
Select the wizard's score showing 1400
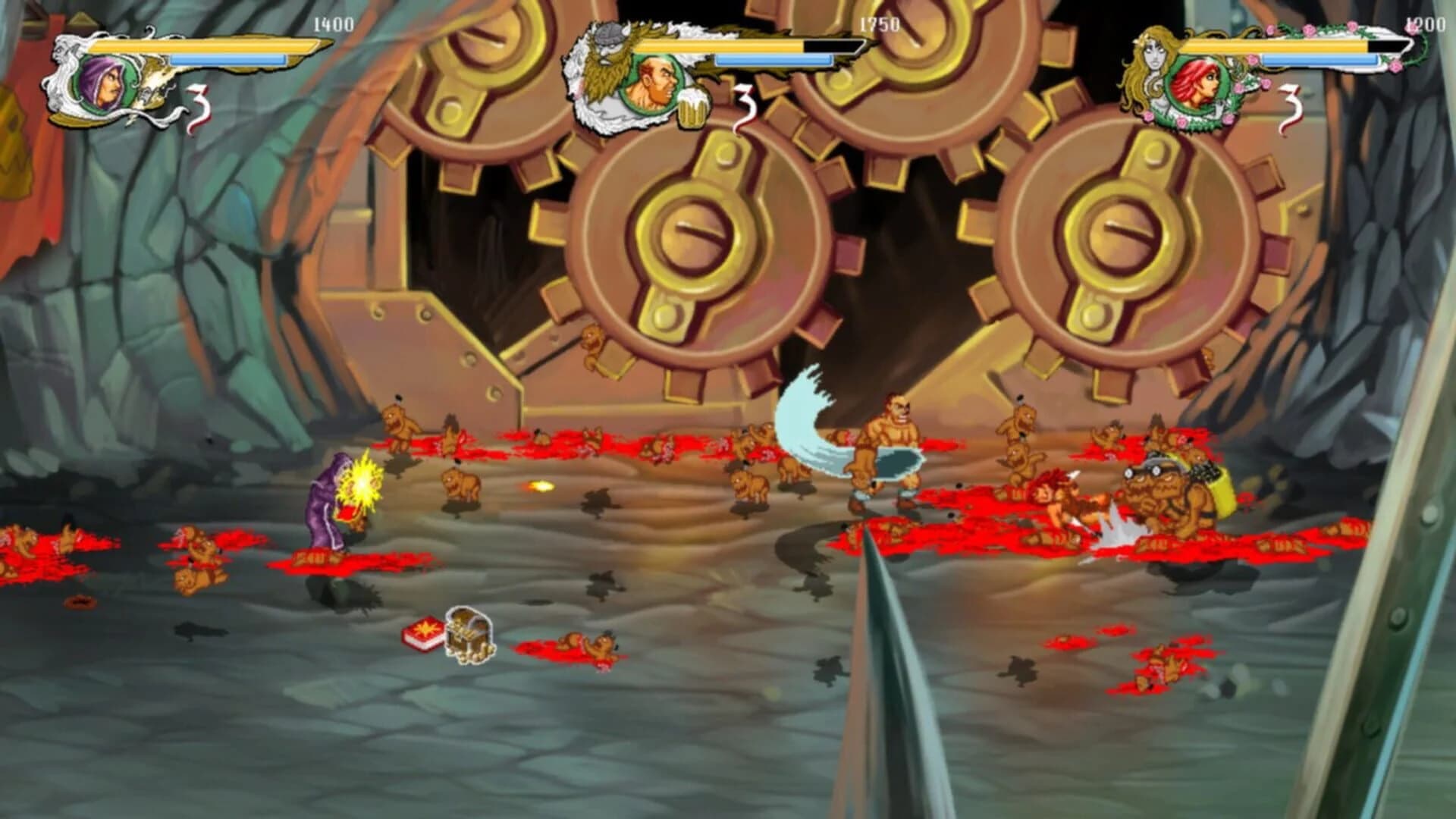point(334,25)
